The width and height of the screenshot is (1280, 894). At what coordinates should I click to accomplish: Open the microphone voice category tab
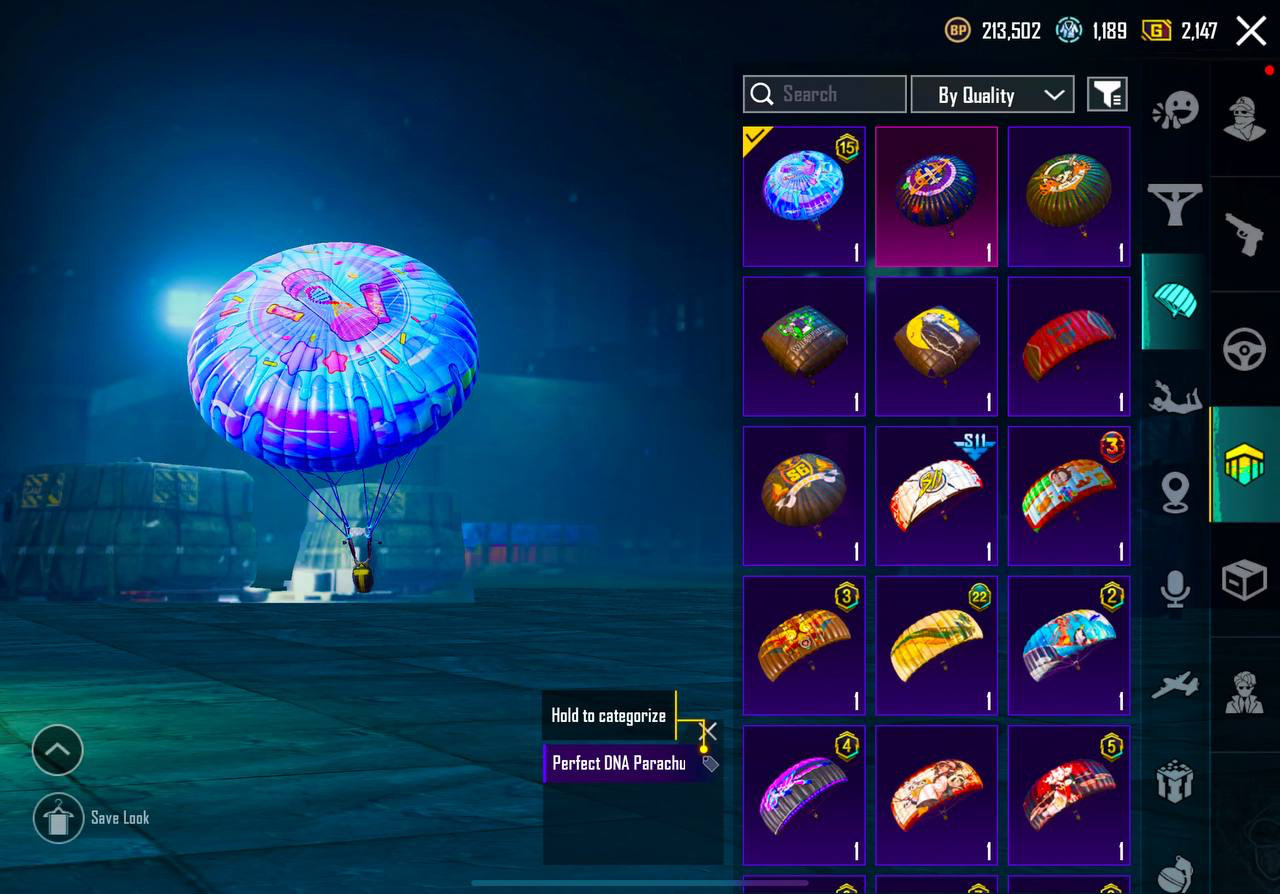pos(1175,588)
